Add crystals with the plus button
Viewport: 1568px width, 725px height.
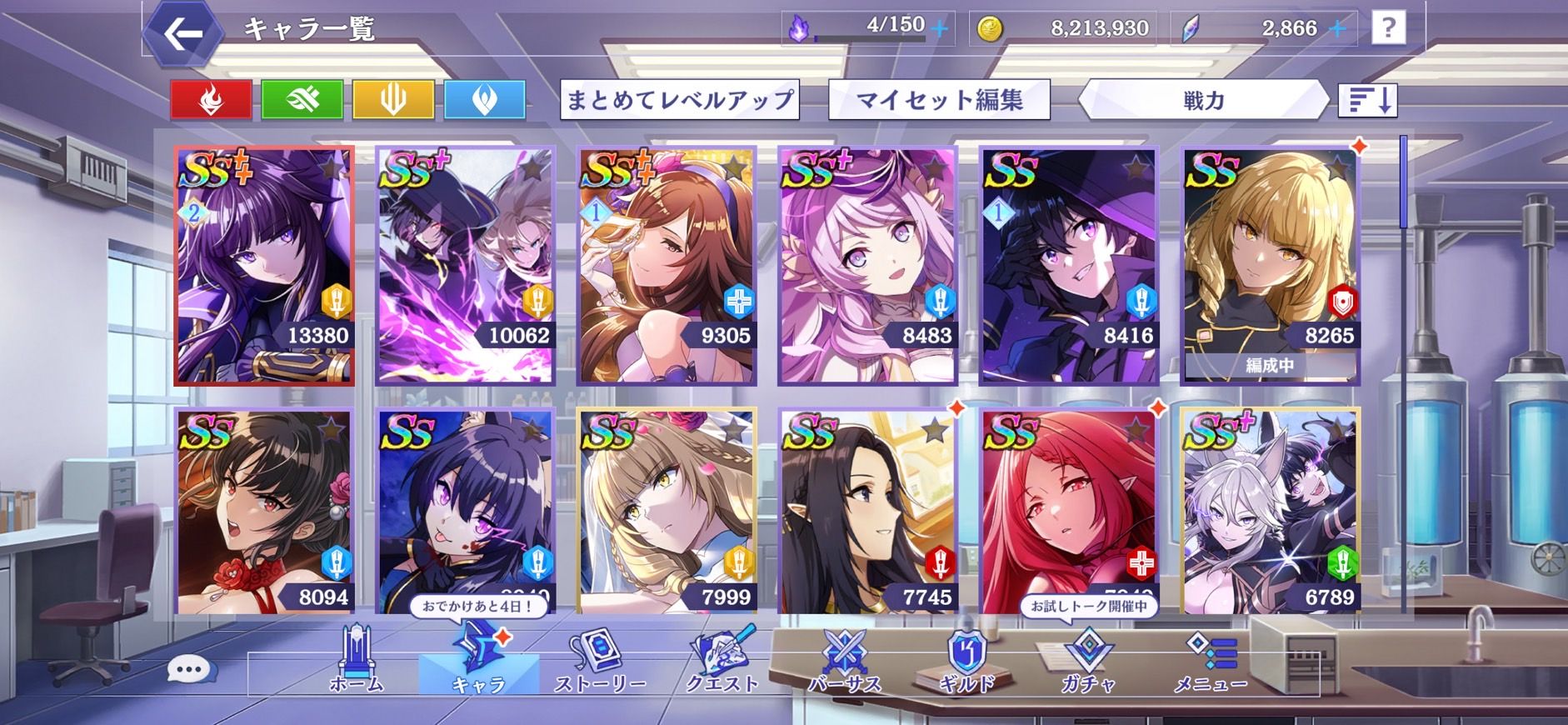tap(1337, 28)
